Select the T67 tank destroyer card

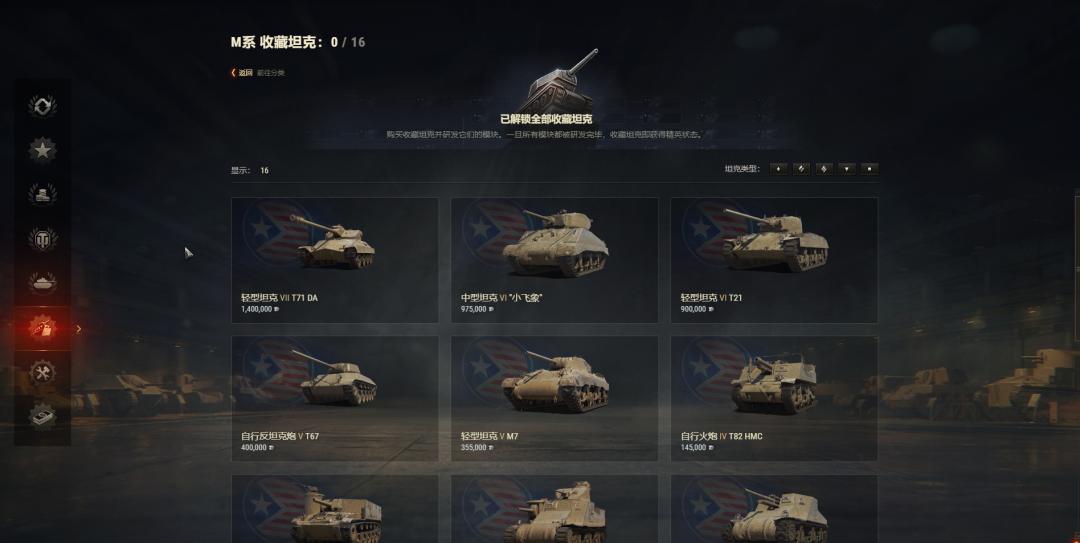(x=334, y=398)
